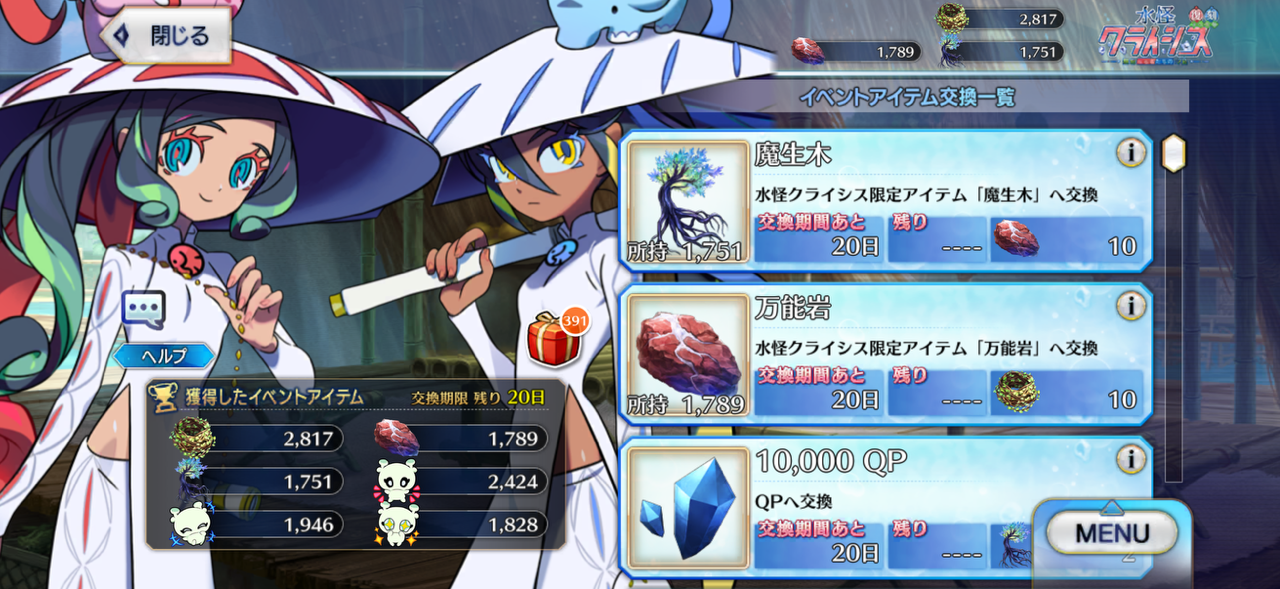Open the MENU button
1280x589 pixels.
click(1112, 534)
